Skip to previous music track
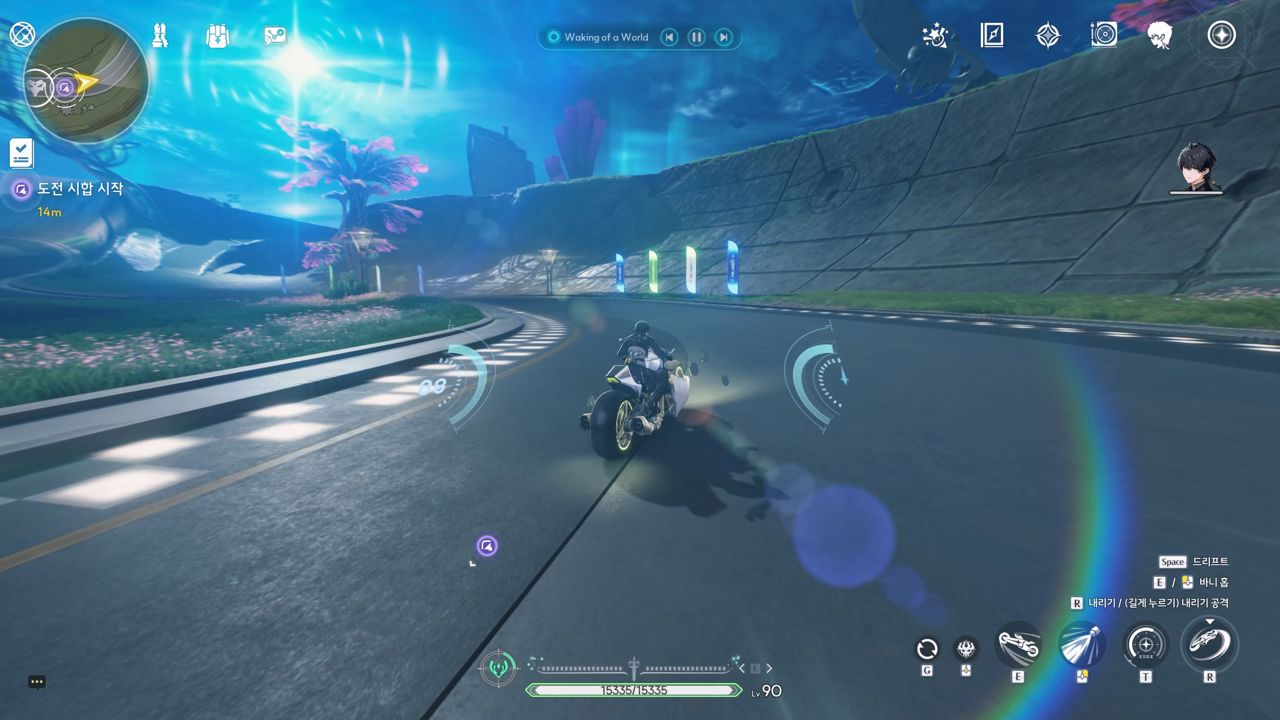 [x=669, y=37]
